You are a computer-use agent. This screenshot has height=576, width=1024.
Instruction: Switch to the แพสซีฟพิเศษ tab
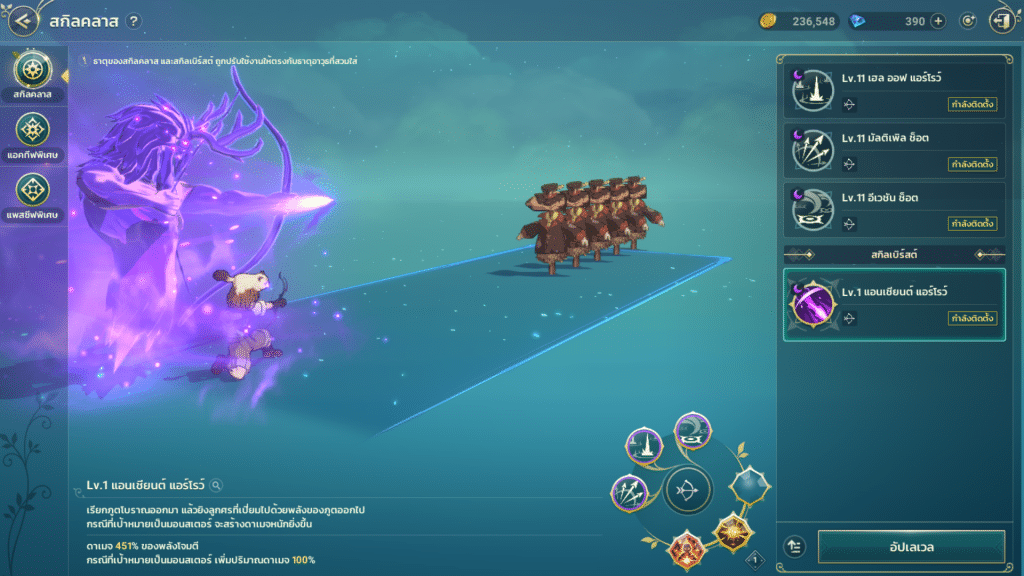click(x=34, y=196)
